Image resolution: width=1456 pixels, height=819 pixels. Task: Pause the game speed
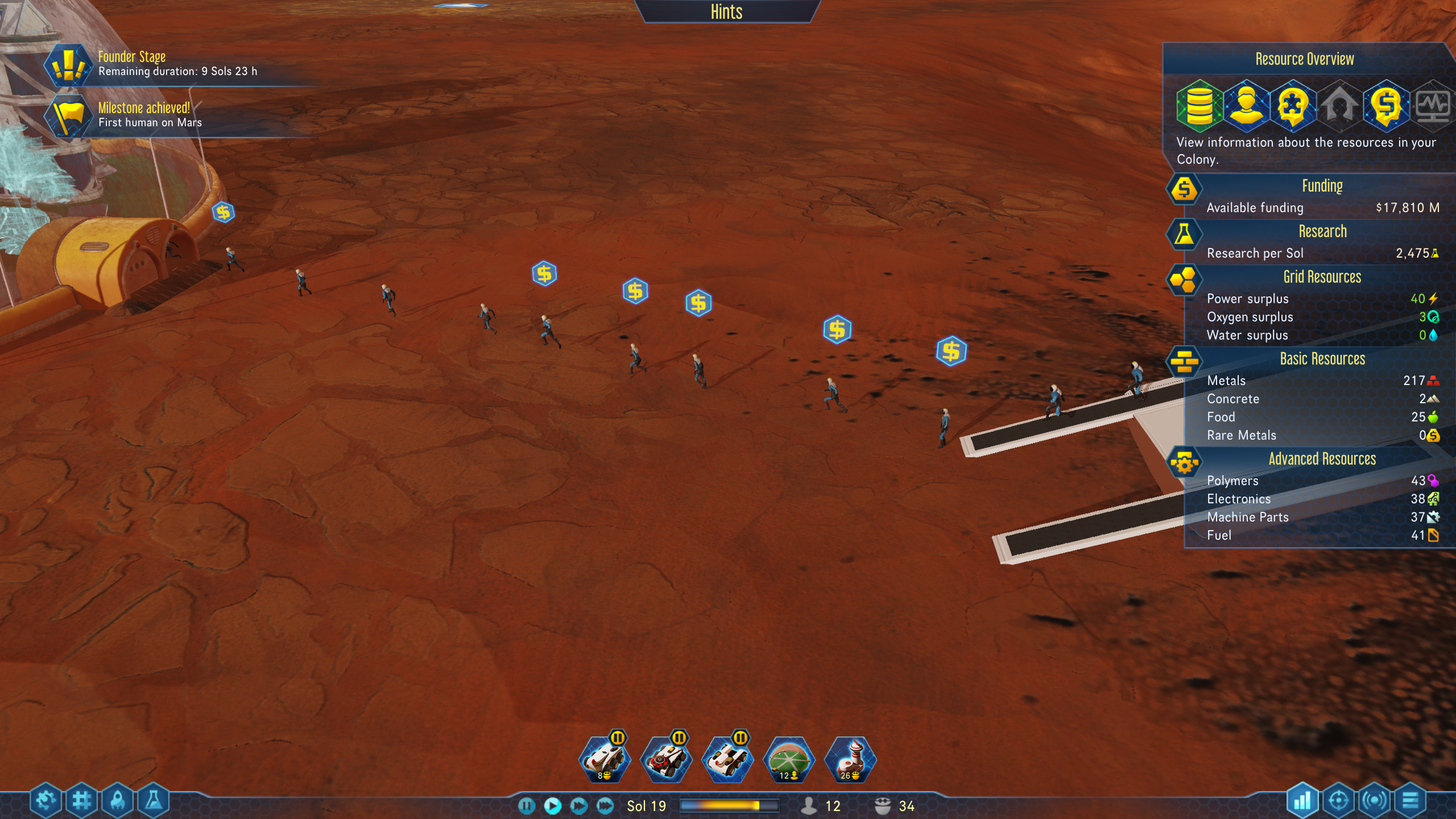[527, 805]
